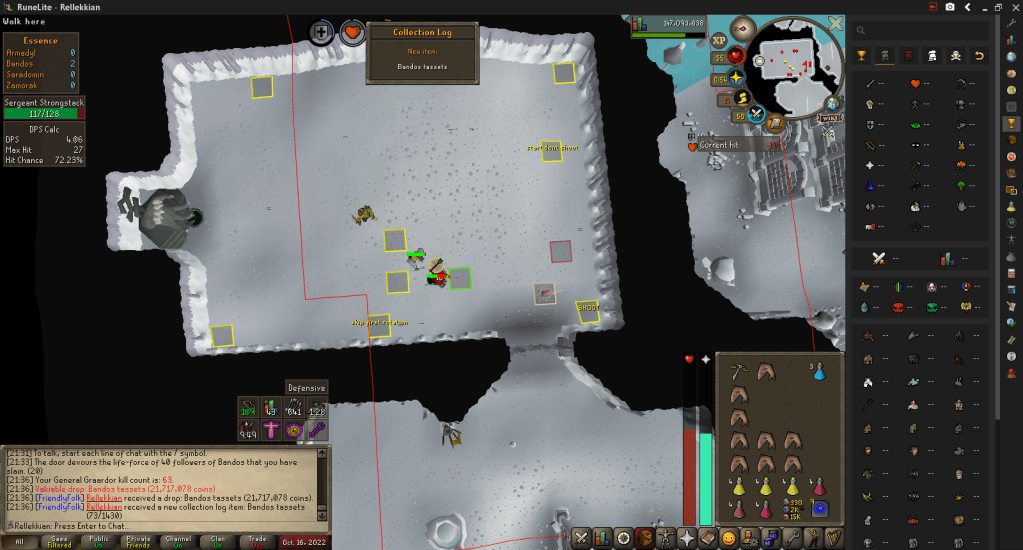Click the RuneLite sidebar search field
The width and height of the screenshot is (1023, 550).
tap(931, 31)
